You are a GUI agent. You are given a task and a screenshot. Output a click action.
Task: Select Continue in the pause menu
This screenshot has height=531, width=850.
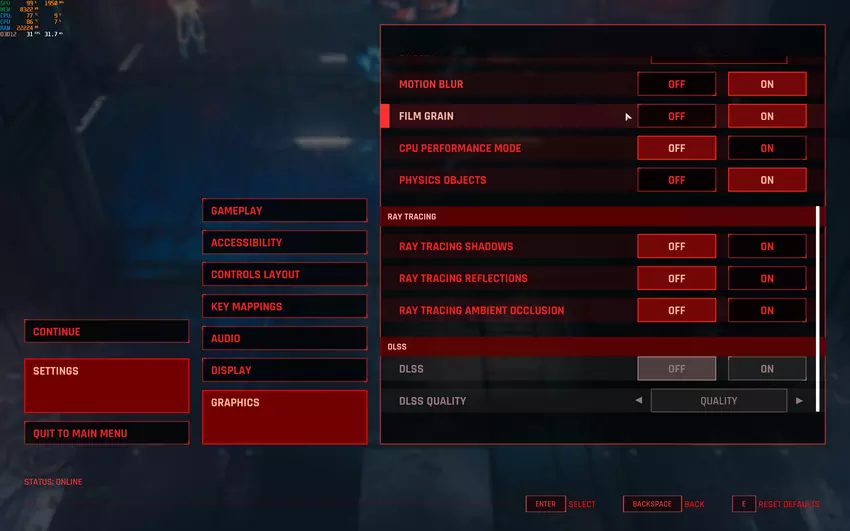click(x=106, y=332)
